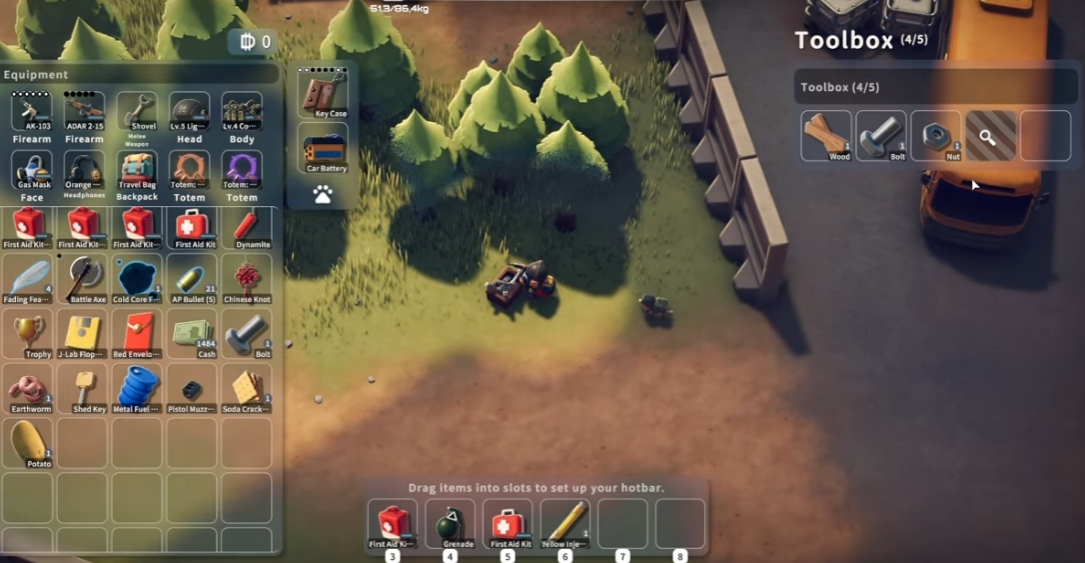Select the Dynamite inventory slot
This screenshot has width=1085, height=563.
[246, 227]
